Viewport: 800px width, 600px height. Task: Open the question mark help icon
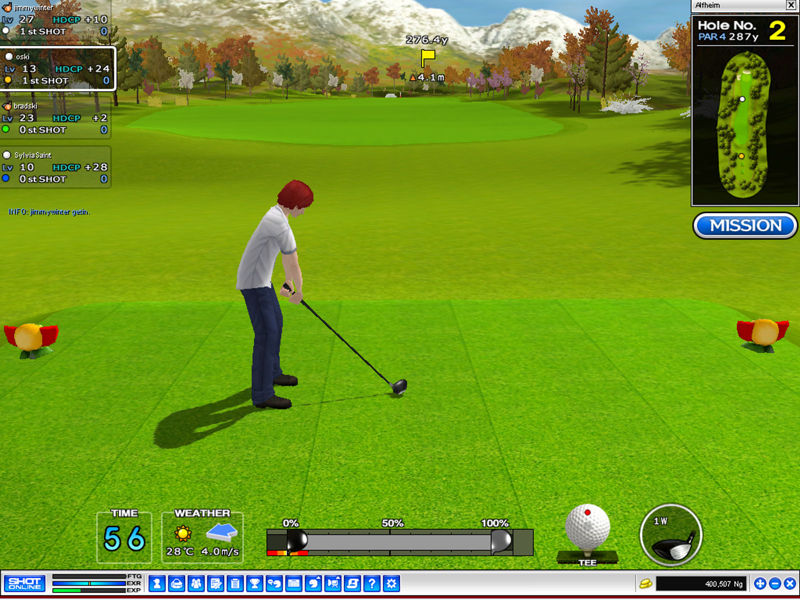pos(371,583)
